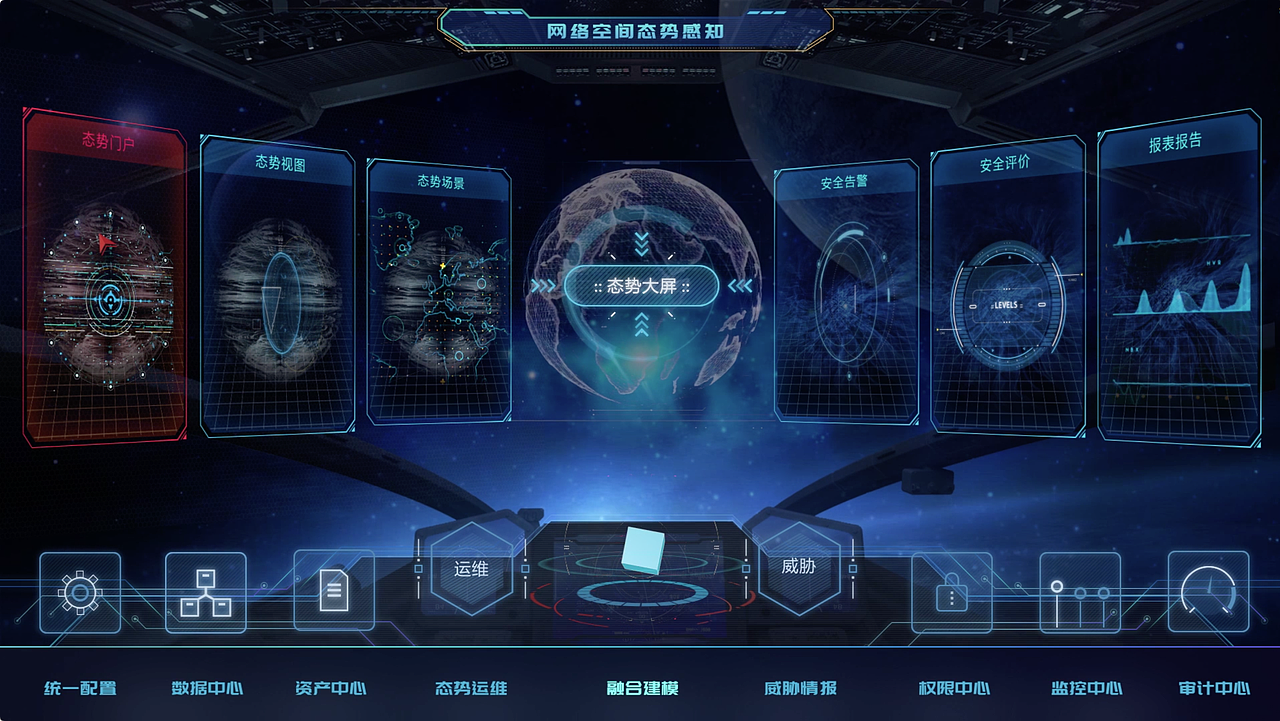
Task: Select the 运维 hexagon icon
Action: pyautogui.click(x=472, y=570)
